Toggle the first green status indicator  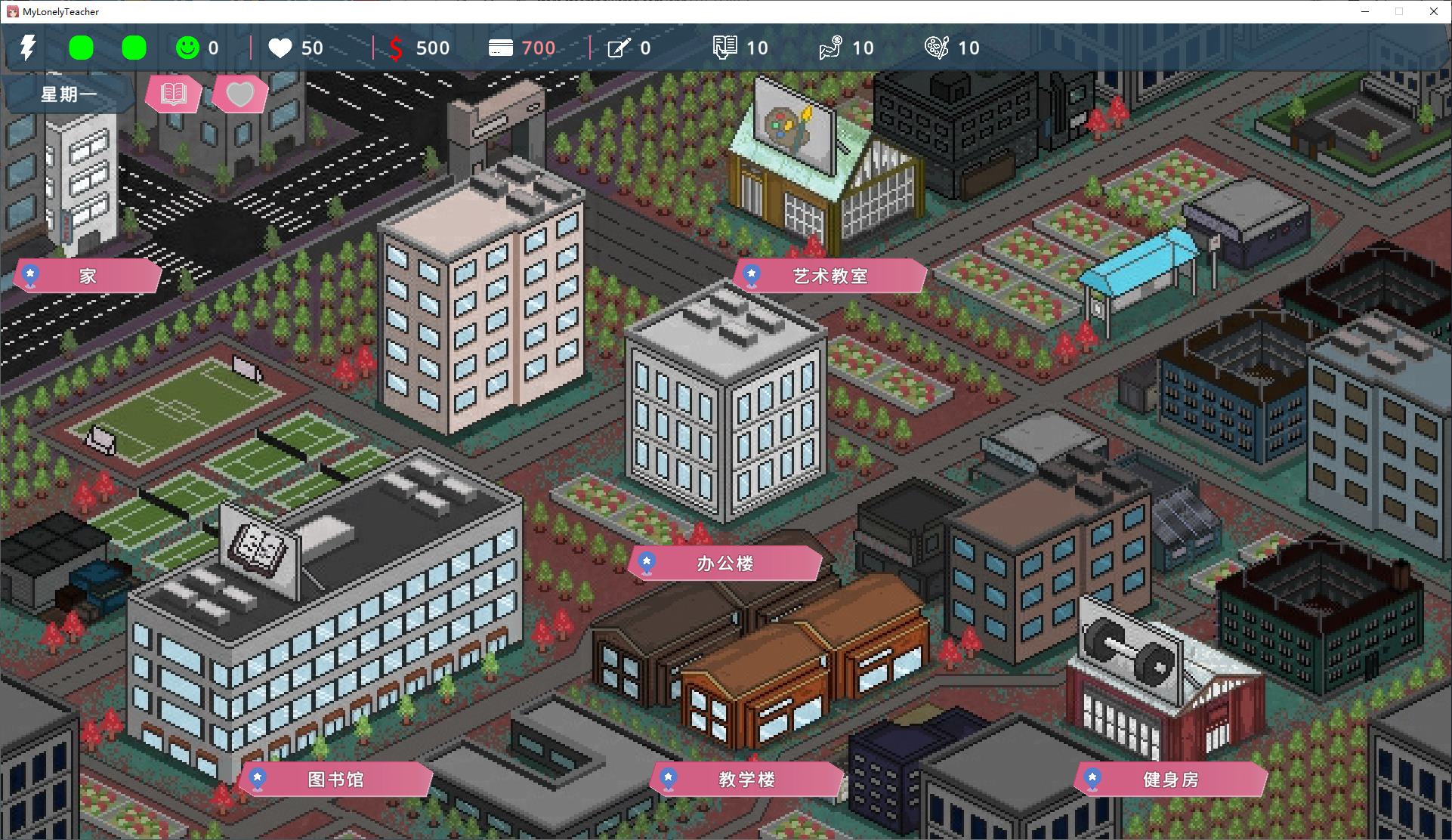point(82,47)
